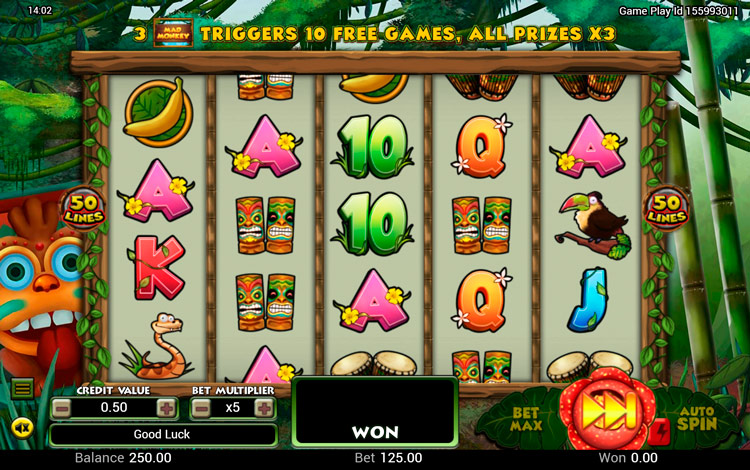Increase the credit value
This screenshot has width=750, height=470.
pos(166,408)
